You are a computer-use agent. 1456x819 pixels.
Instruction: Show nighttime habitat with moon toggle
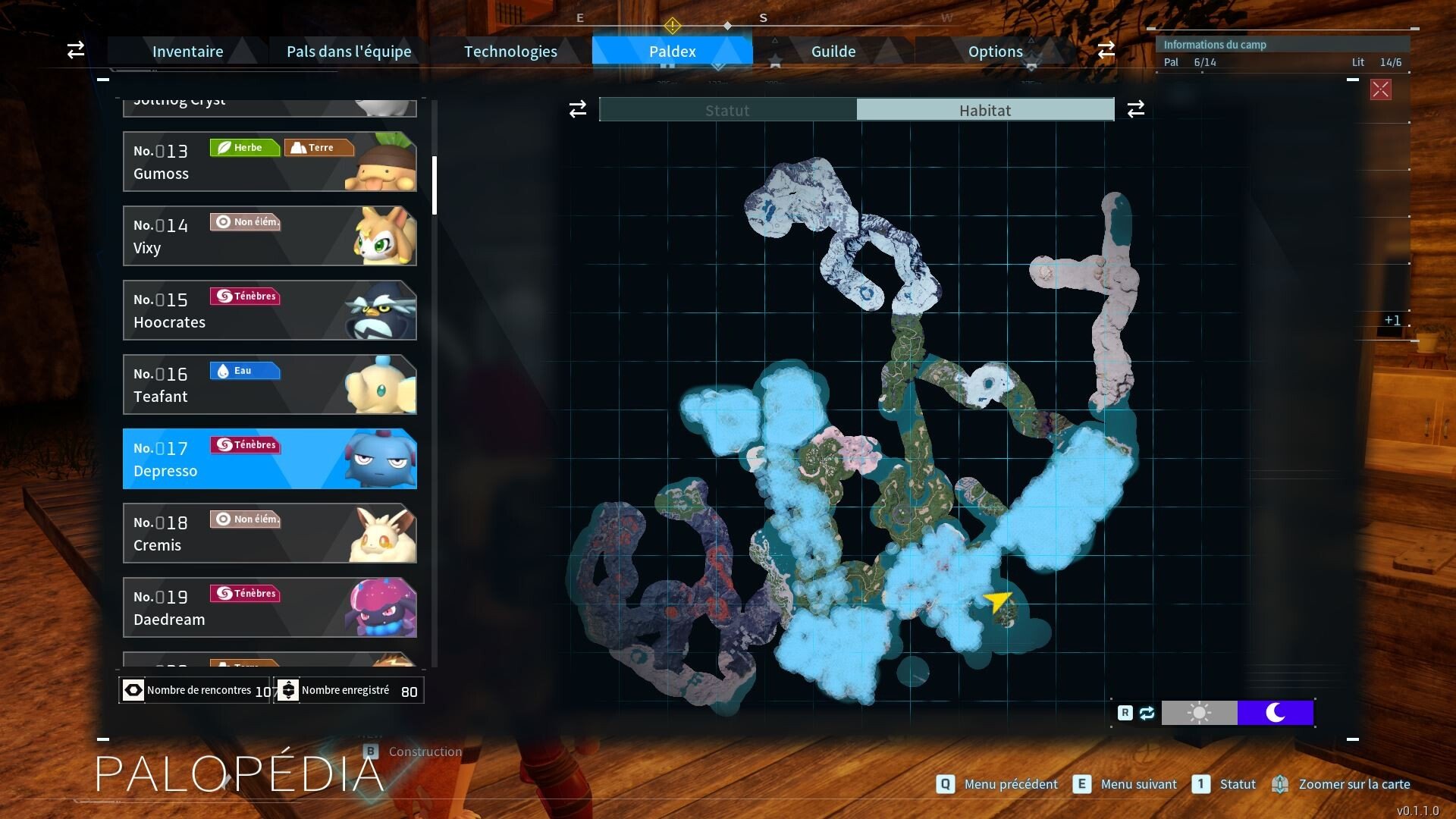(x=1276, y=713)
